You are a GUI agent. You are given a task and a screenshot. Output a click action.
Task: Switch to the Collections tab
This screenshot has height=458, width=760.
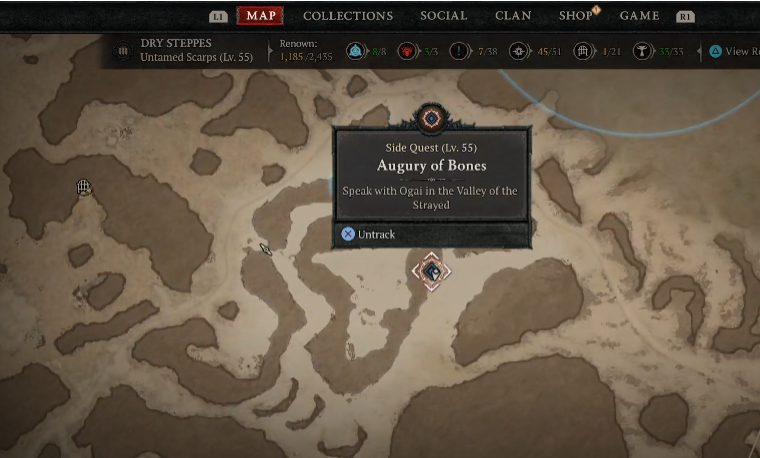point(348,15)
